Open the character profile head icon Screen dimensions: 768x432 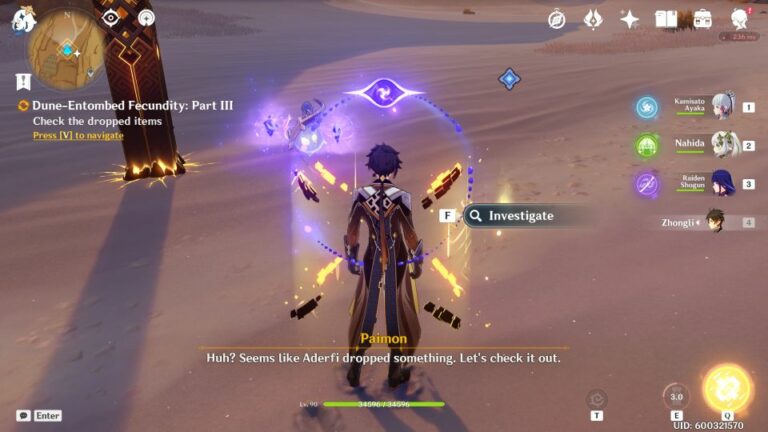[741, 19]
